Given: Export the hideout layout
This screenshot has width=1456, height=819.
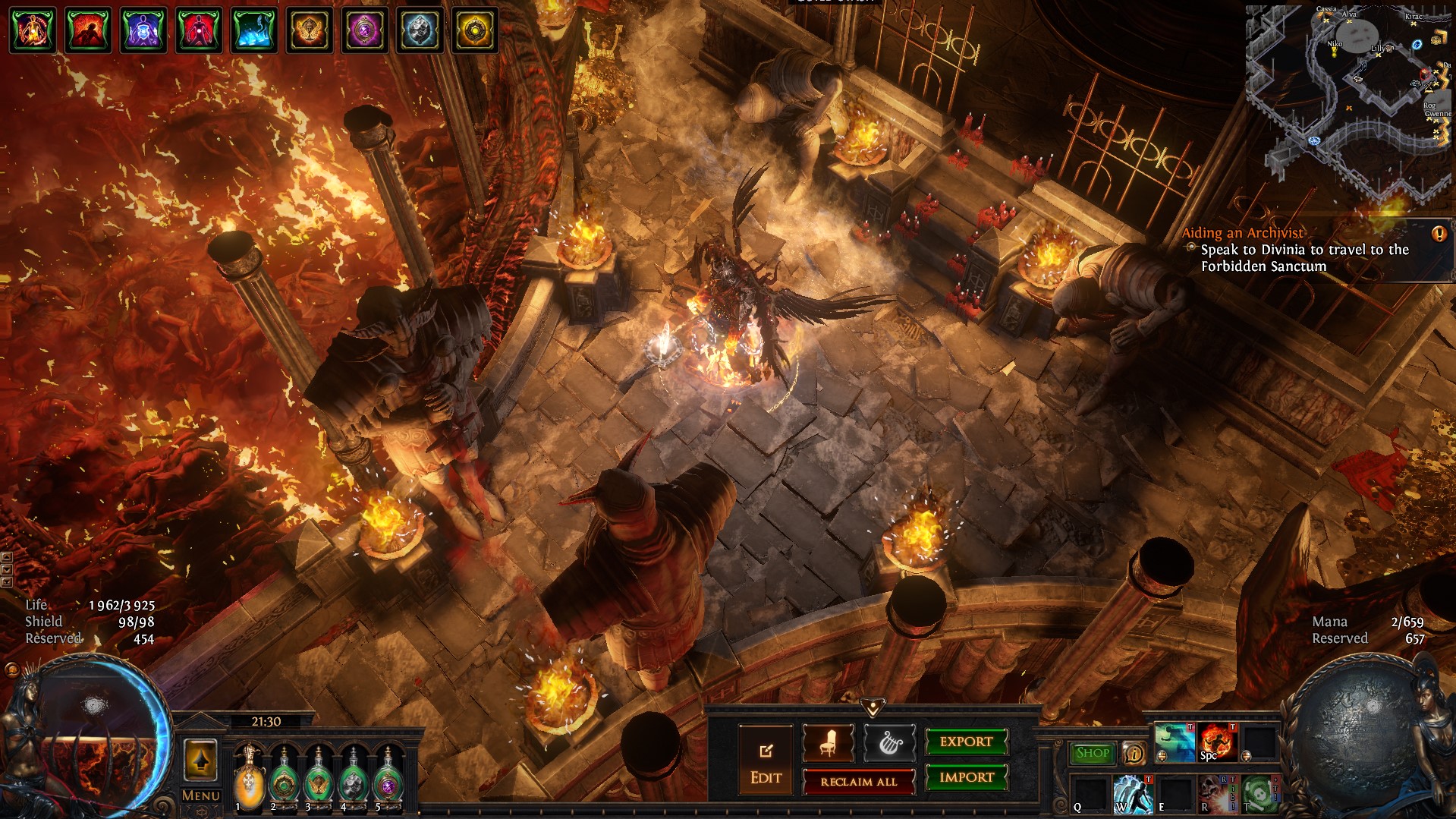Looking at the screenshot, I should pyautogui.click(x=966, y=742).
